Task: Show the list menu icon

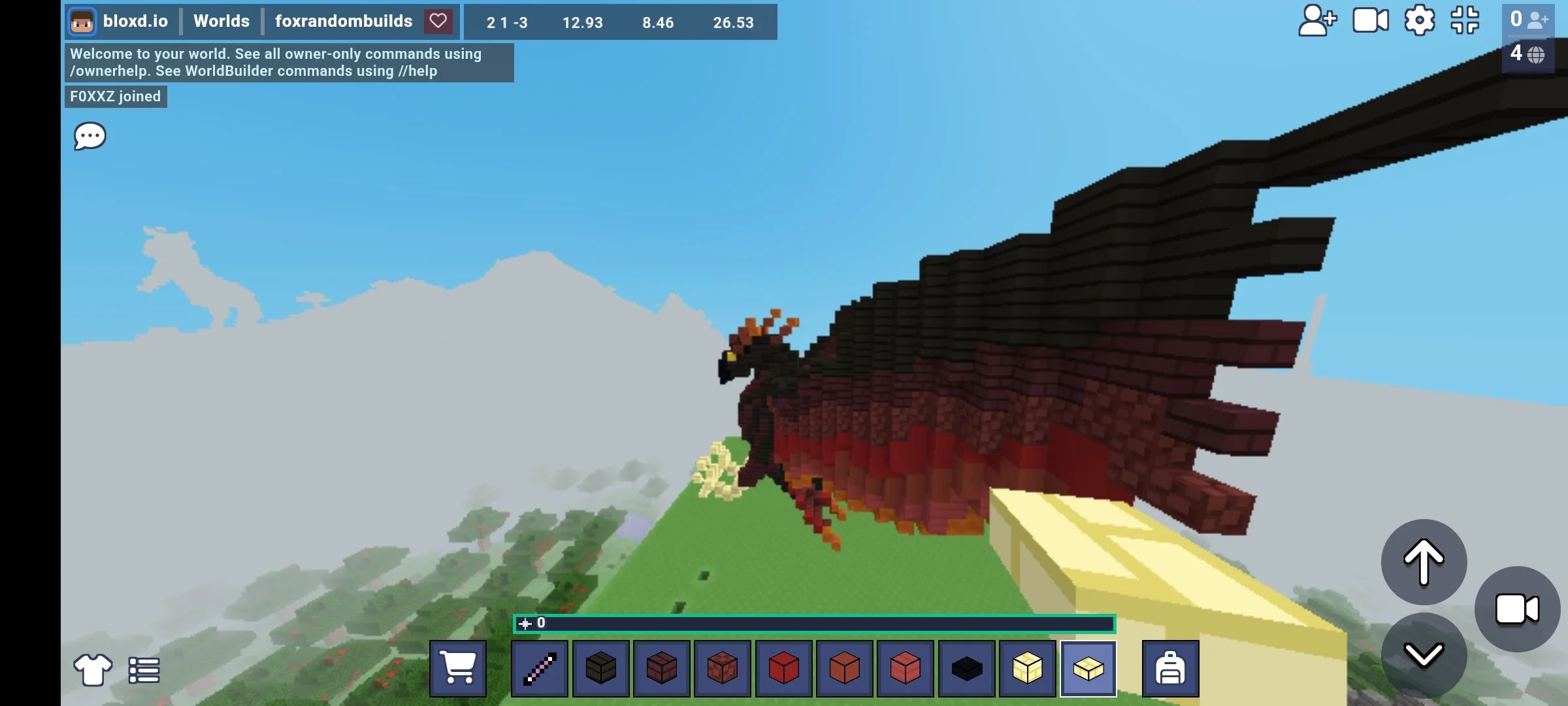Action: click(x=144, y=670)
